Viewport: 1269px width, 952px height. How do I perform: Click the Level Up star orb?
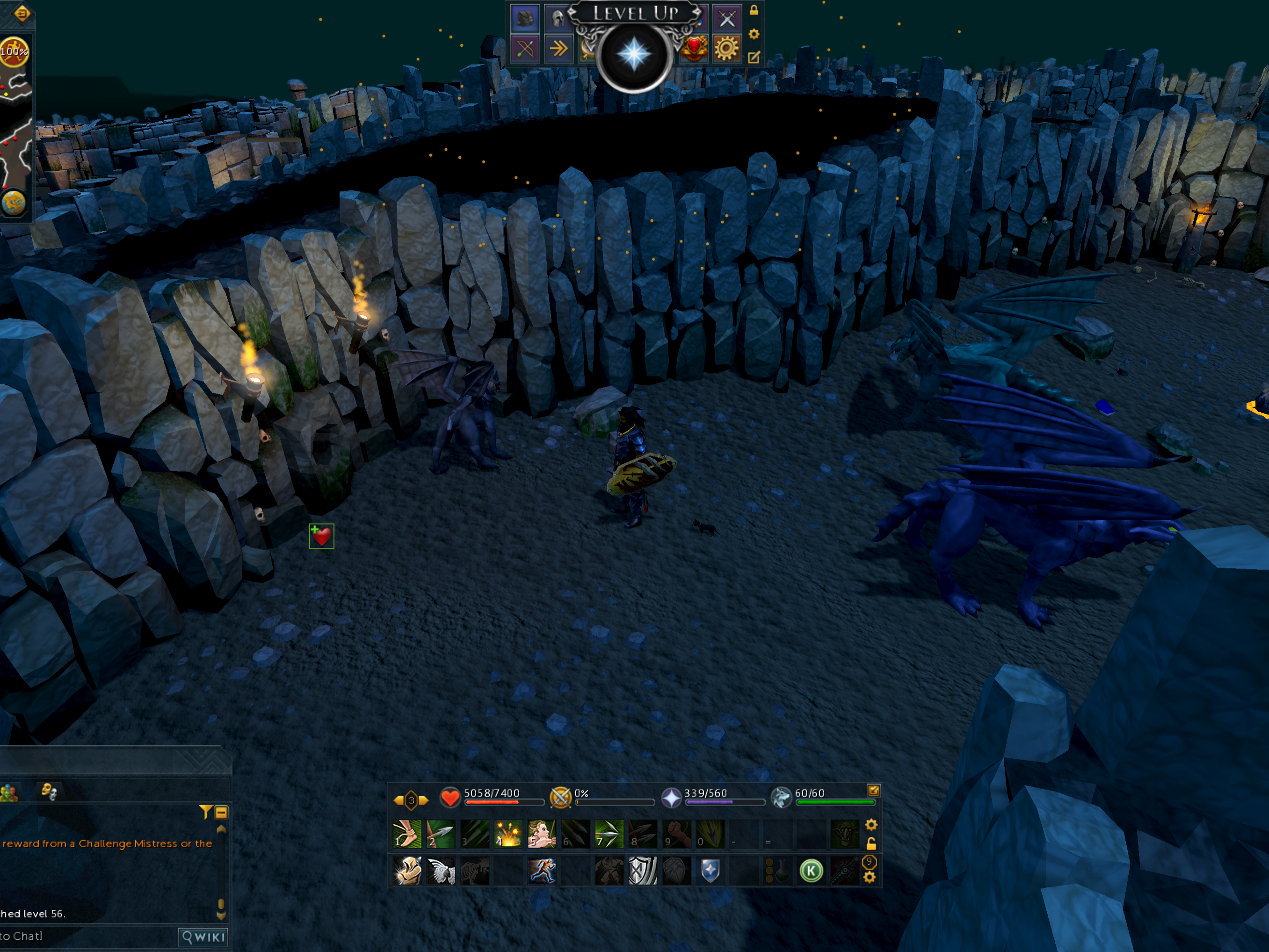[x=634, y=55]
